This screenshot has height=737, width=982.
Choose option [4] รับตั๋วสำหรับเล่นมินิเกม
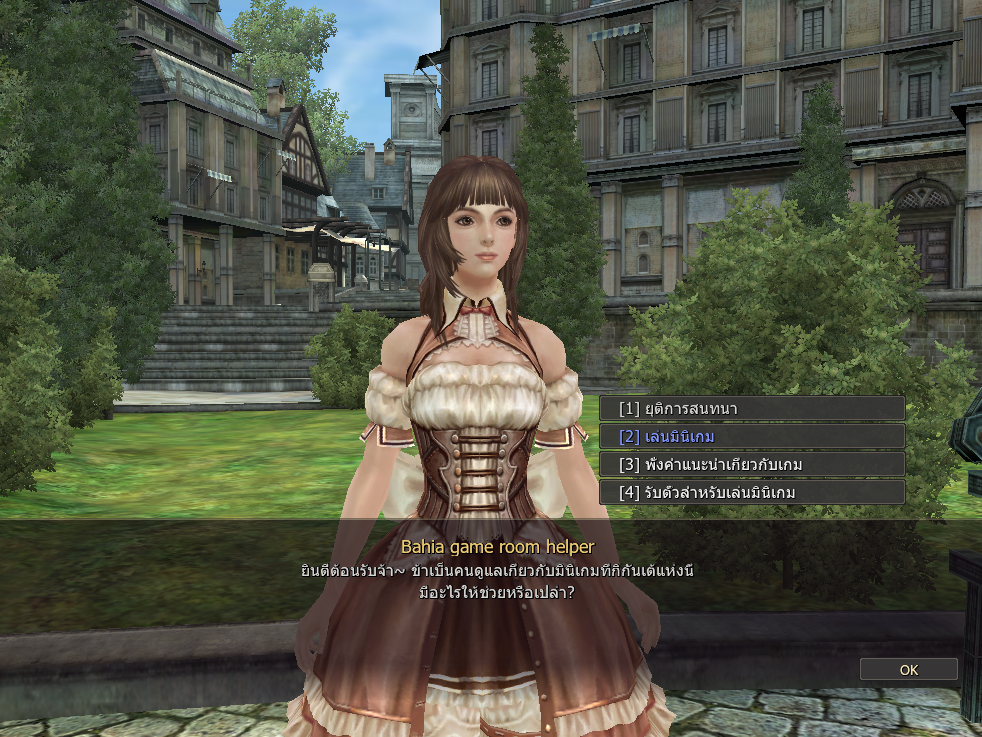pos(751,492)
